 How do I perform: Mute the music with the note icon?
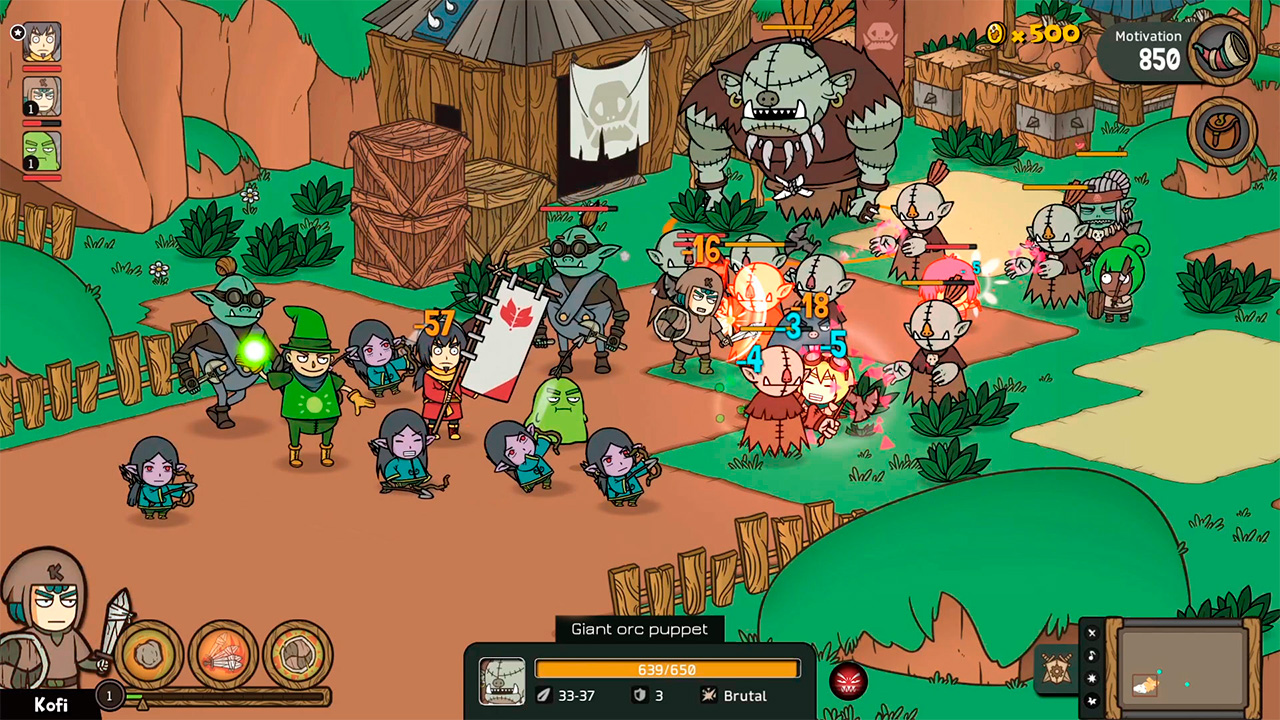point(1090,655)
